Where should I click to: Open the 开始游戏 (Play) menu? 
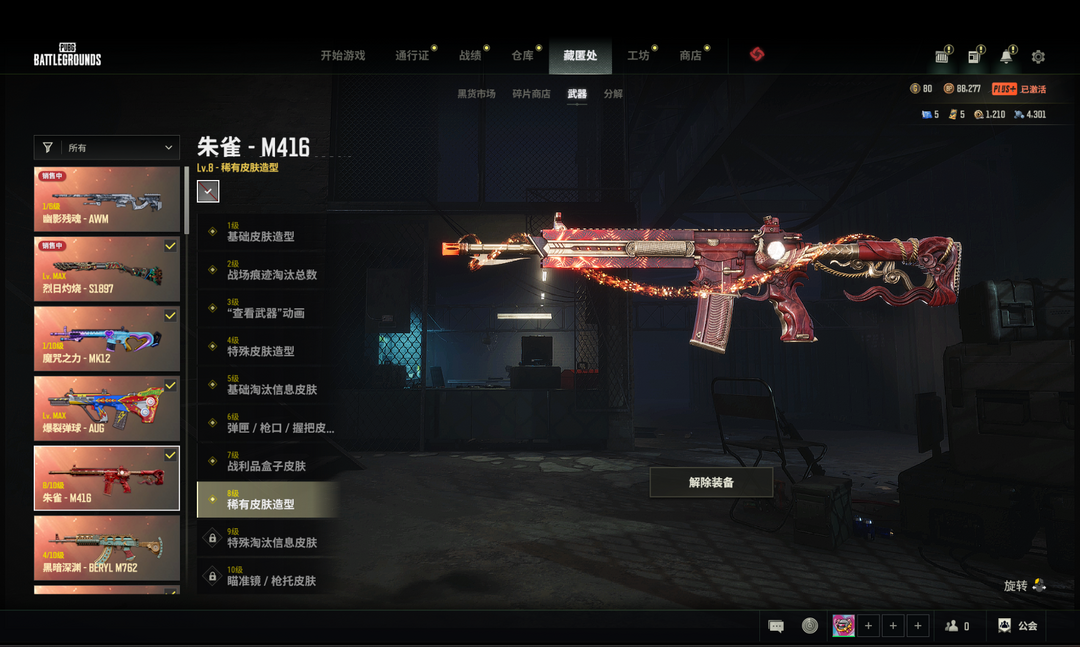[342, 56]
